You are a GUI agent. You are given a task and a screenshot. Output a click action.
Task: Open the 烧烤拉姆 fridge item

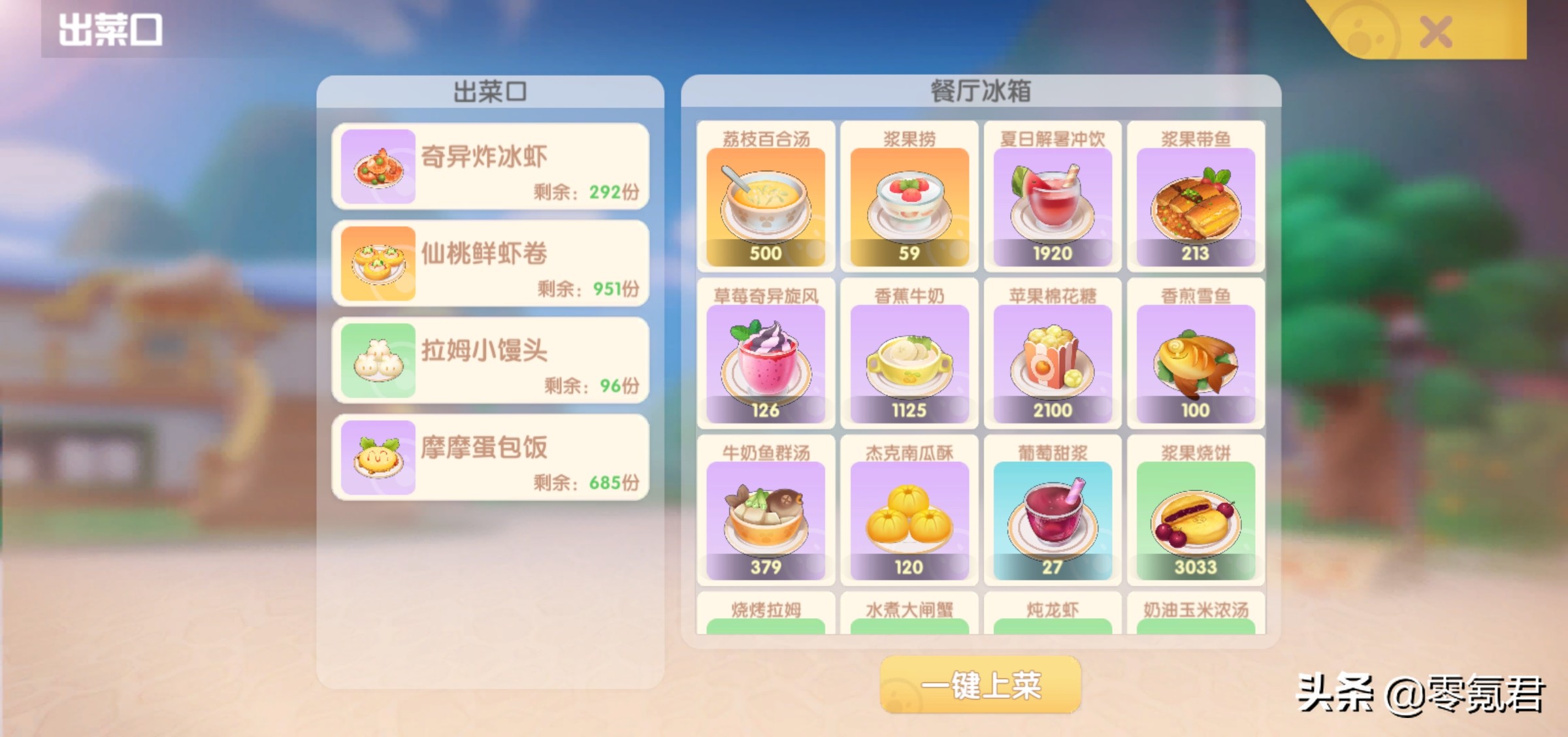[x=766, y=621]
